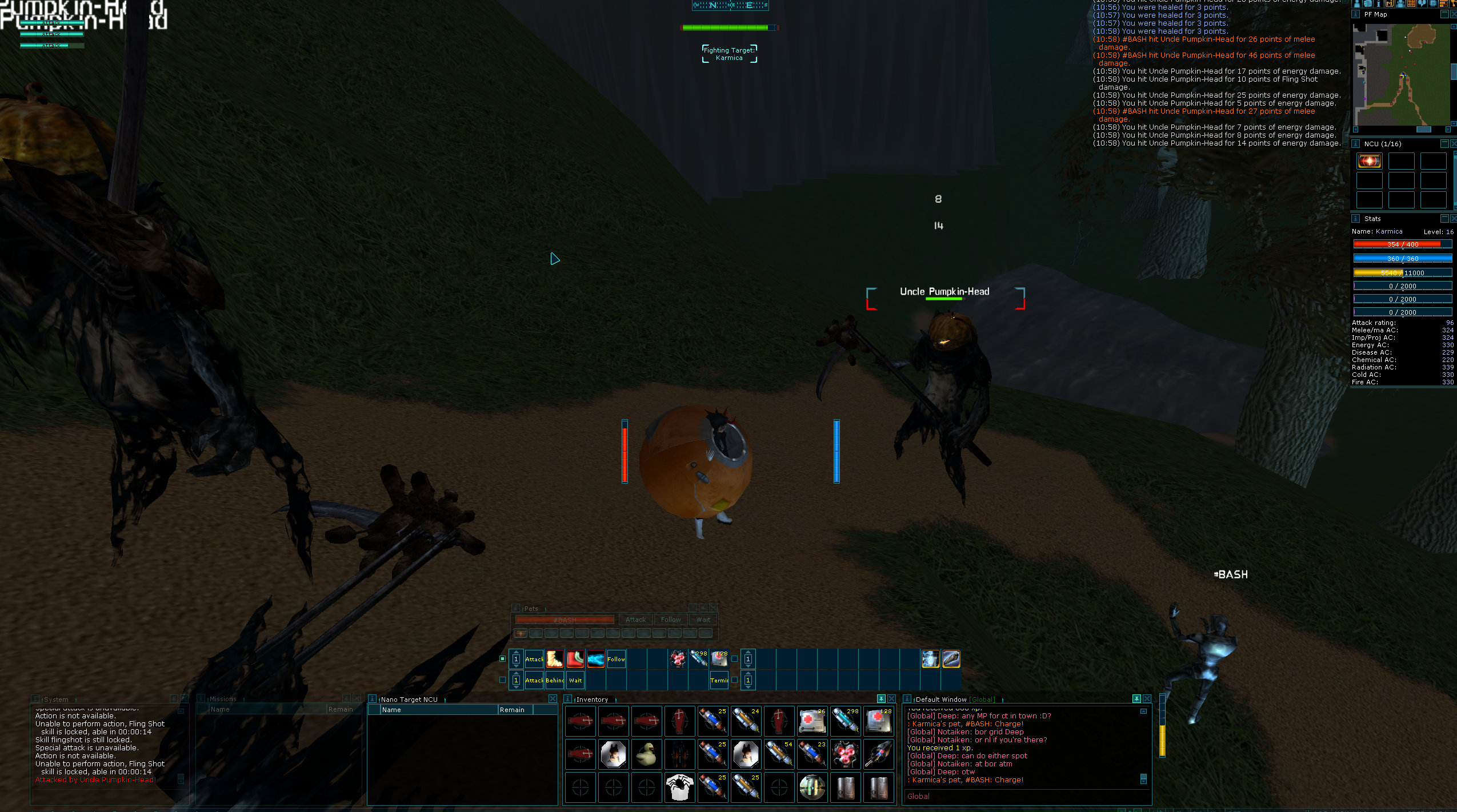This screenshot has height=812, width=1457.
Task: Click the PF Map minimap
Action: 1400,74
